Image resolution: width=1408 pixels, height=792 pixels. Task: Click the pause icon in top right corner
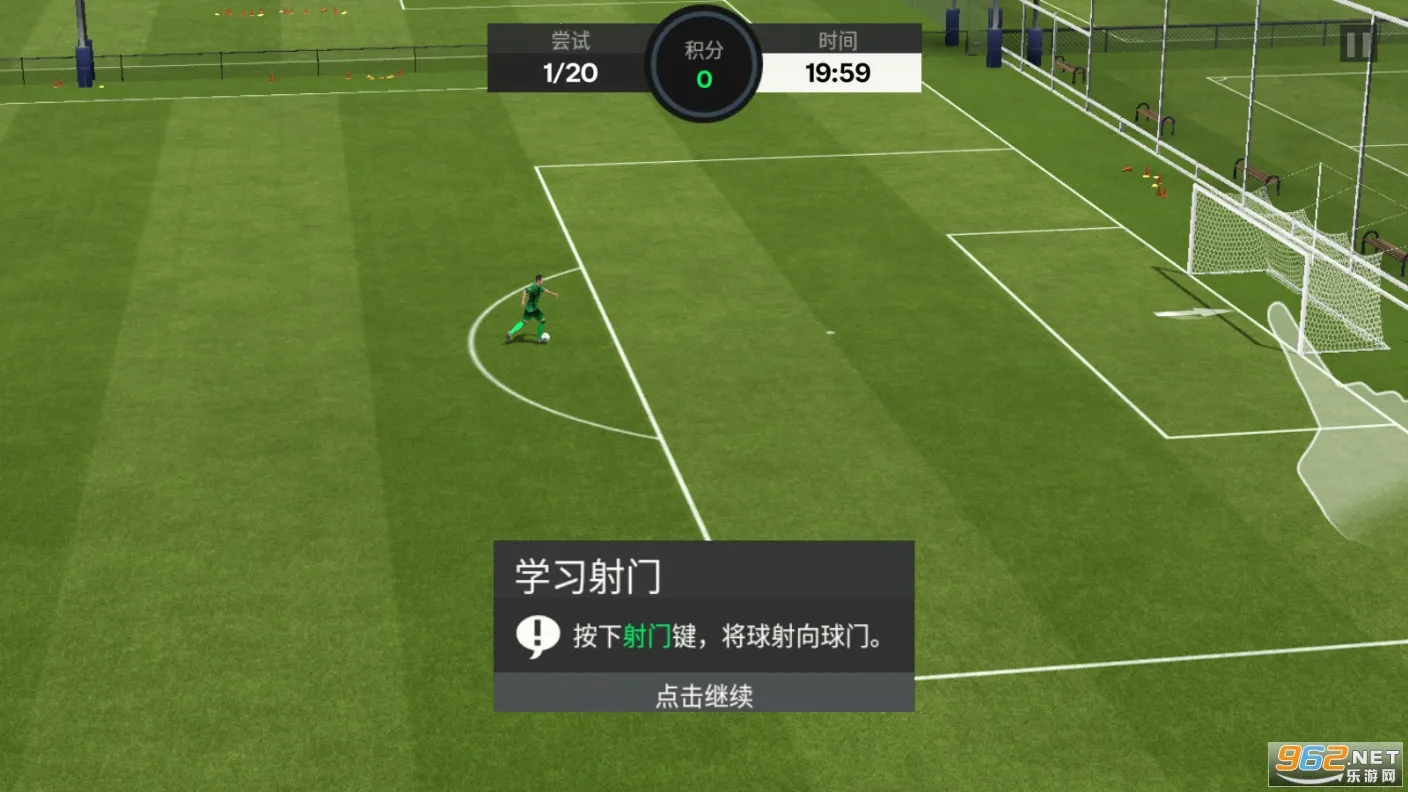click(x=1358, y=44)
